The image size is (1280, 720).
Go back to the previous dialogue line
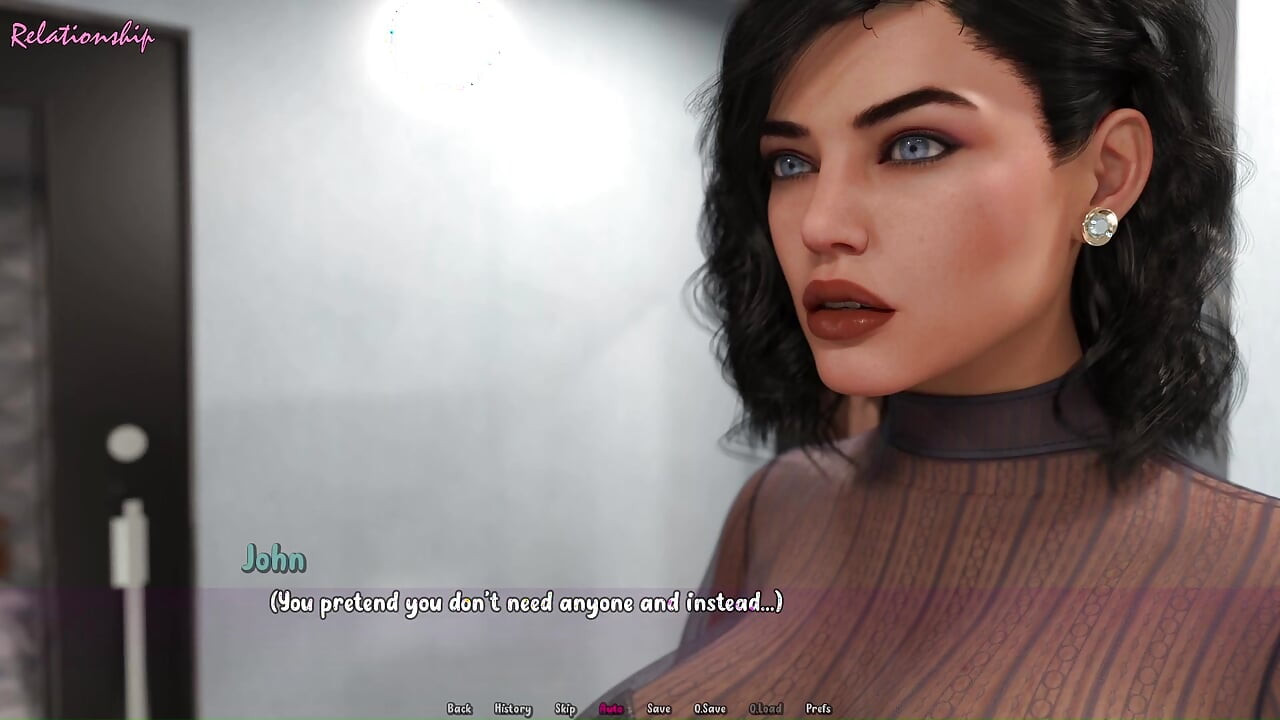[x=459, y=709]
